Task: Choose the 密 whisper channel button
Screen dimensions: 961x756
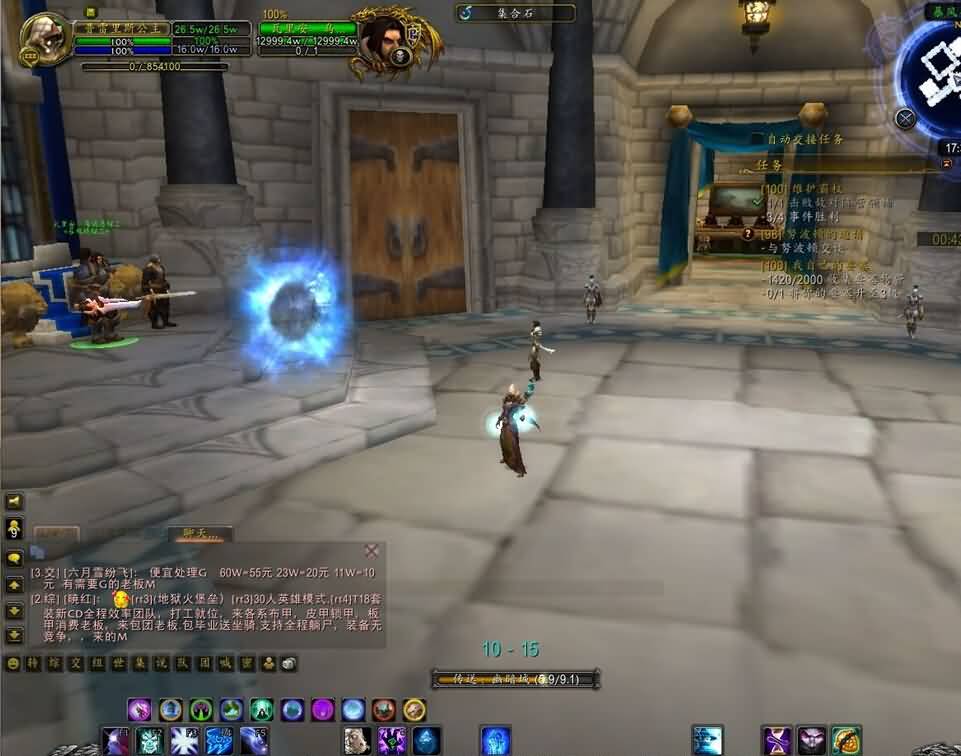Action: (249, 663)
